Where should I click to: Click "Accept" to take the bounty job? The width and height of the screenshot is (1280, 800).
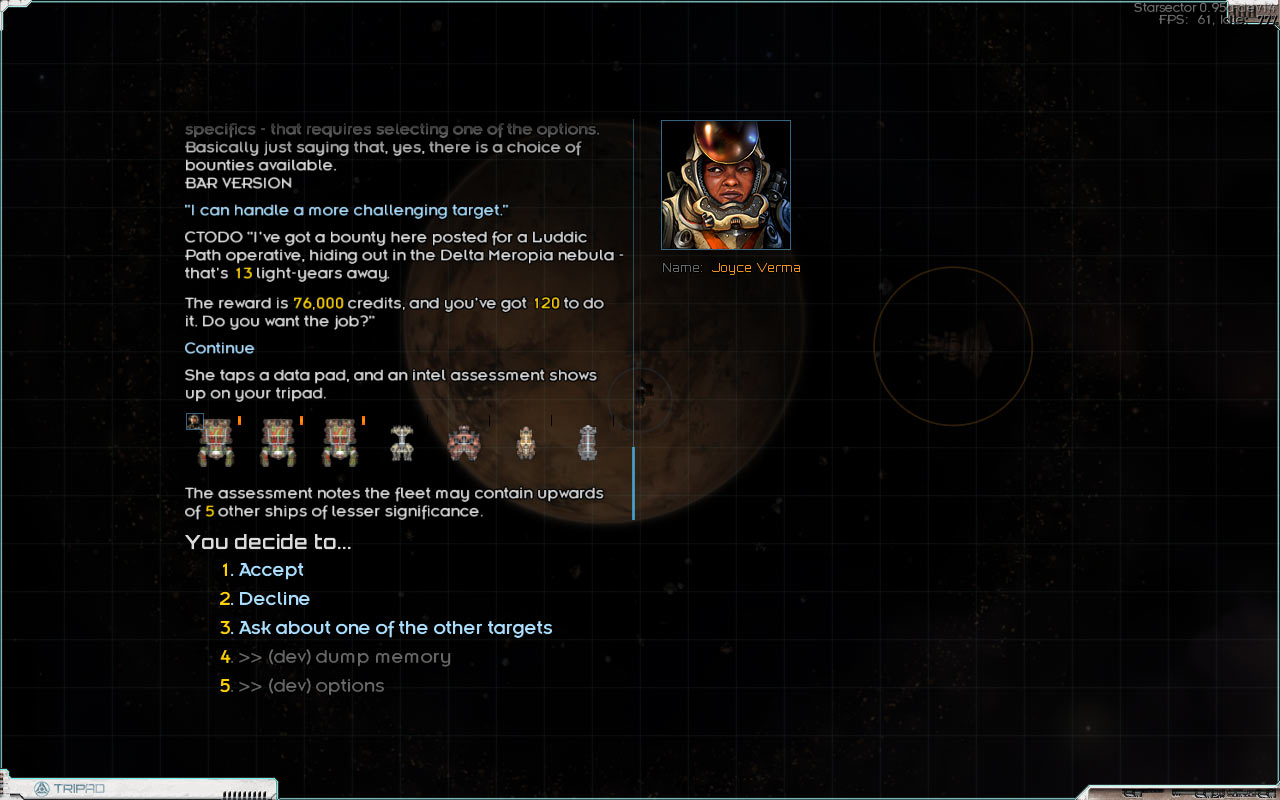coord(271,569)
